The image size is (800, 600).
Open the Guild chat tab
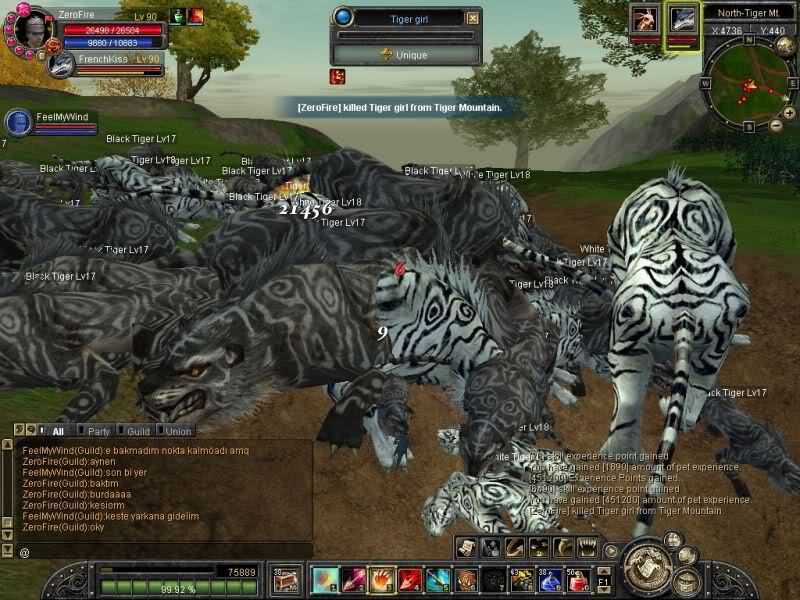pyautogui.click(x=137, y=431)
